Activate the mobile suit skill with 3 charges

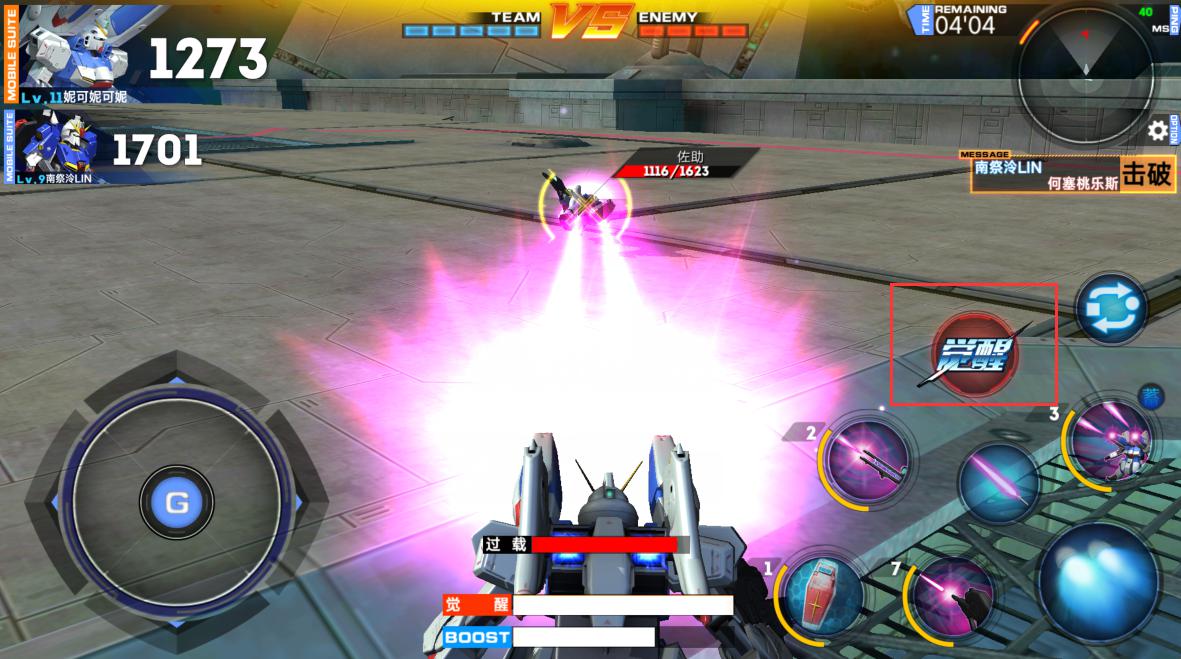coord(1111,442)
